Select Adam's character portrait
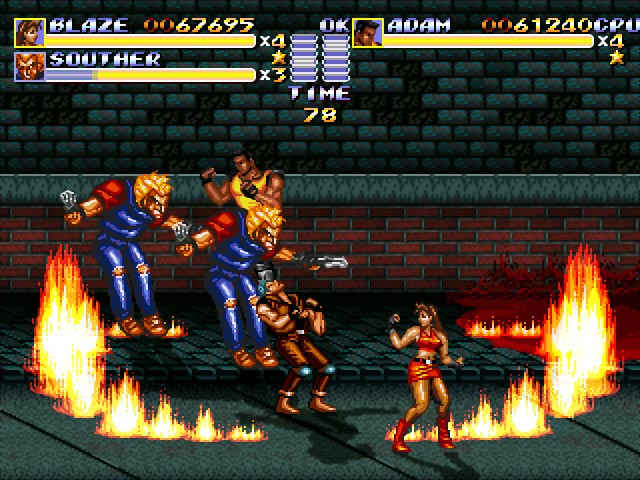This screenshot has height=480, width=640. 367,32
